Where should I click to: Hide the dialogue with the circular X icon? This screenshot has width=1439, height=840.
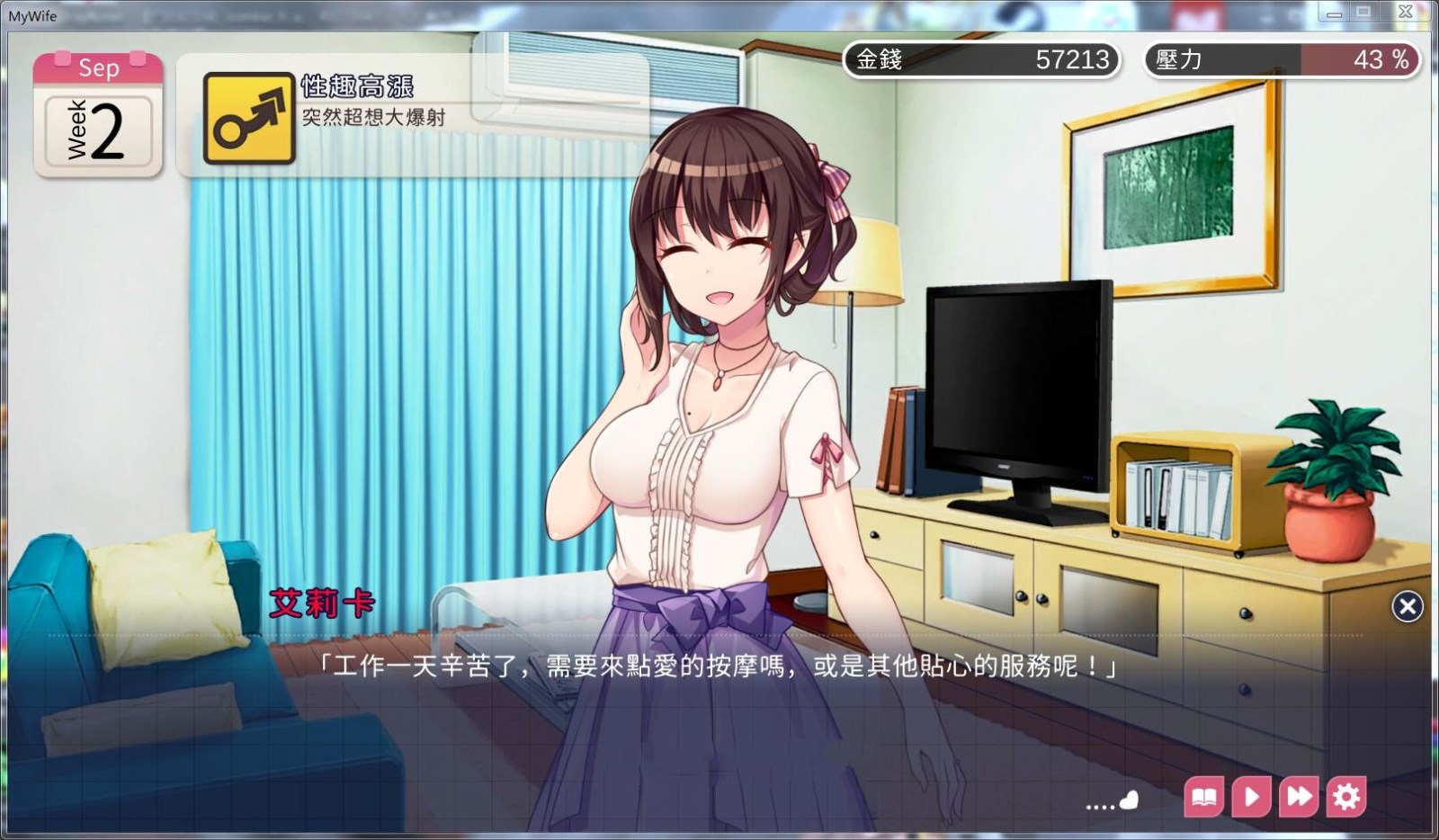click(1408, 606)
